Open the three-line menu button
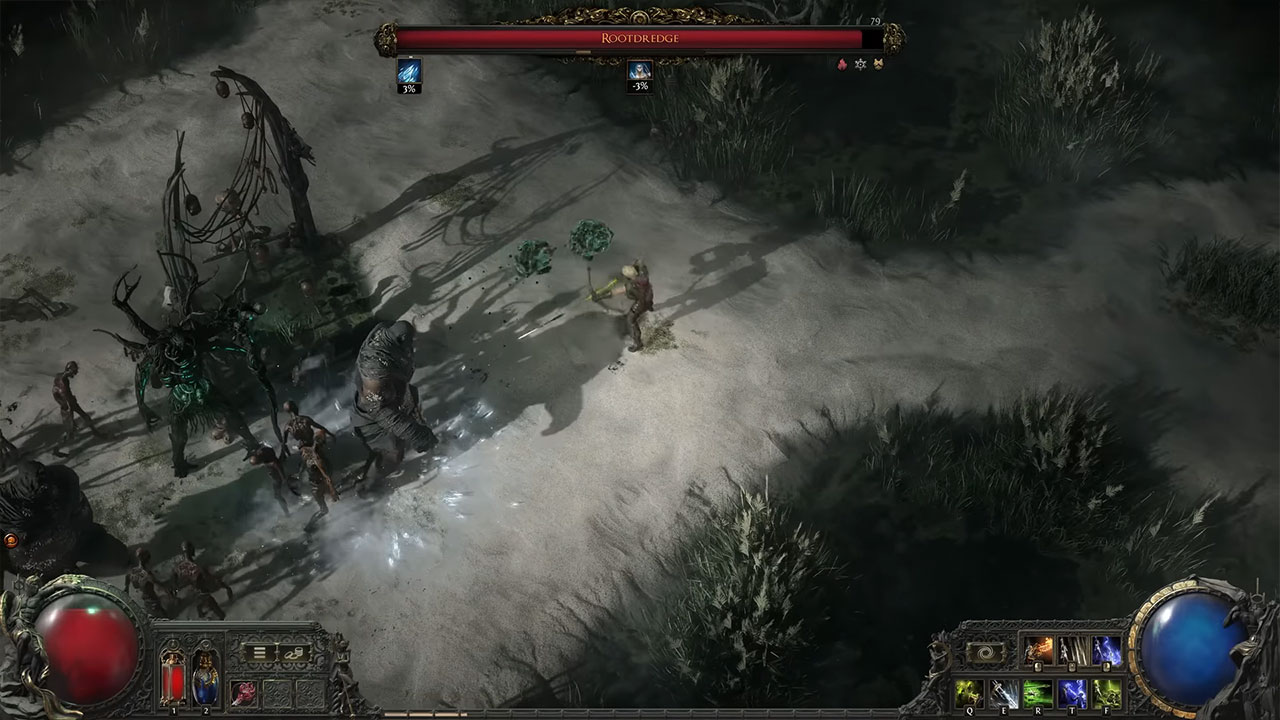The height and width of the screenshot is (720, 1280). pos(259,652)
